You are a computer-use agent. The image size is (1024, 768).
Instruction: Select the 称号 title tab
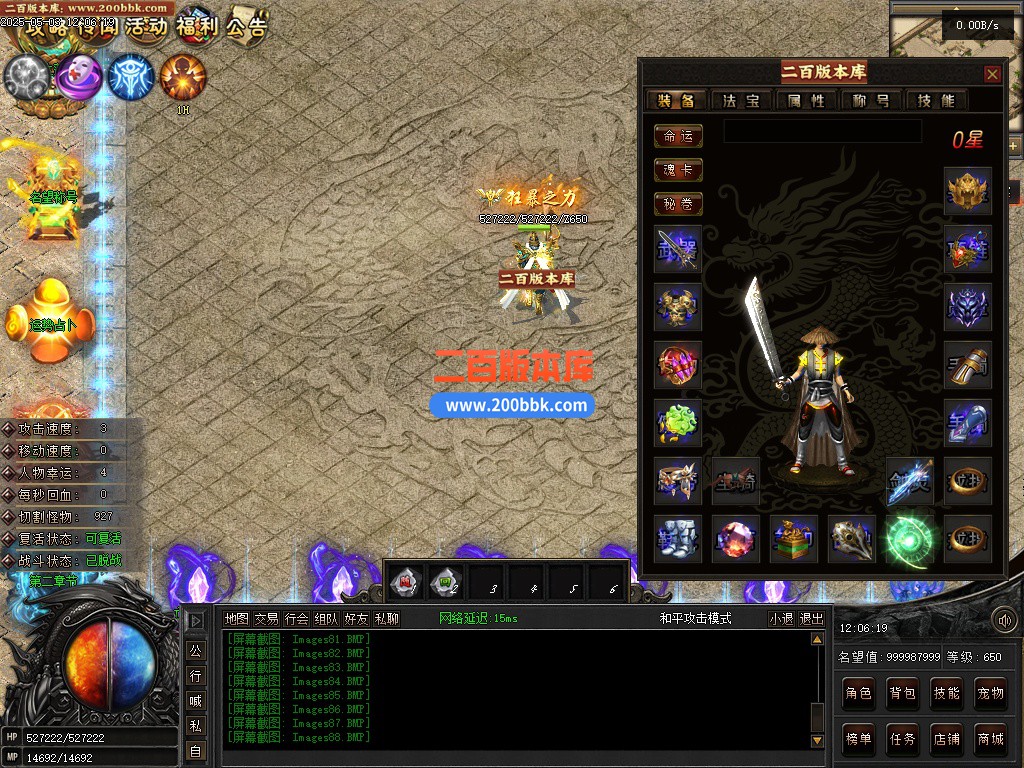coord(871,101)
